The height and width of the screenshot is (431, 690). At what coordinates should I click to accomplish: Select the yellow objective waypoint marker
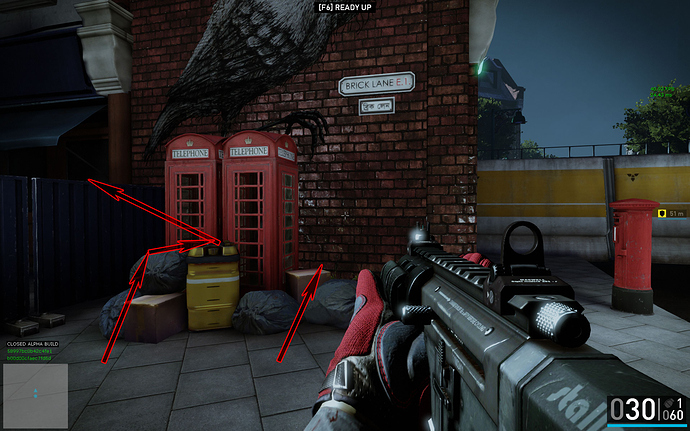point(662,213)
